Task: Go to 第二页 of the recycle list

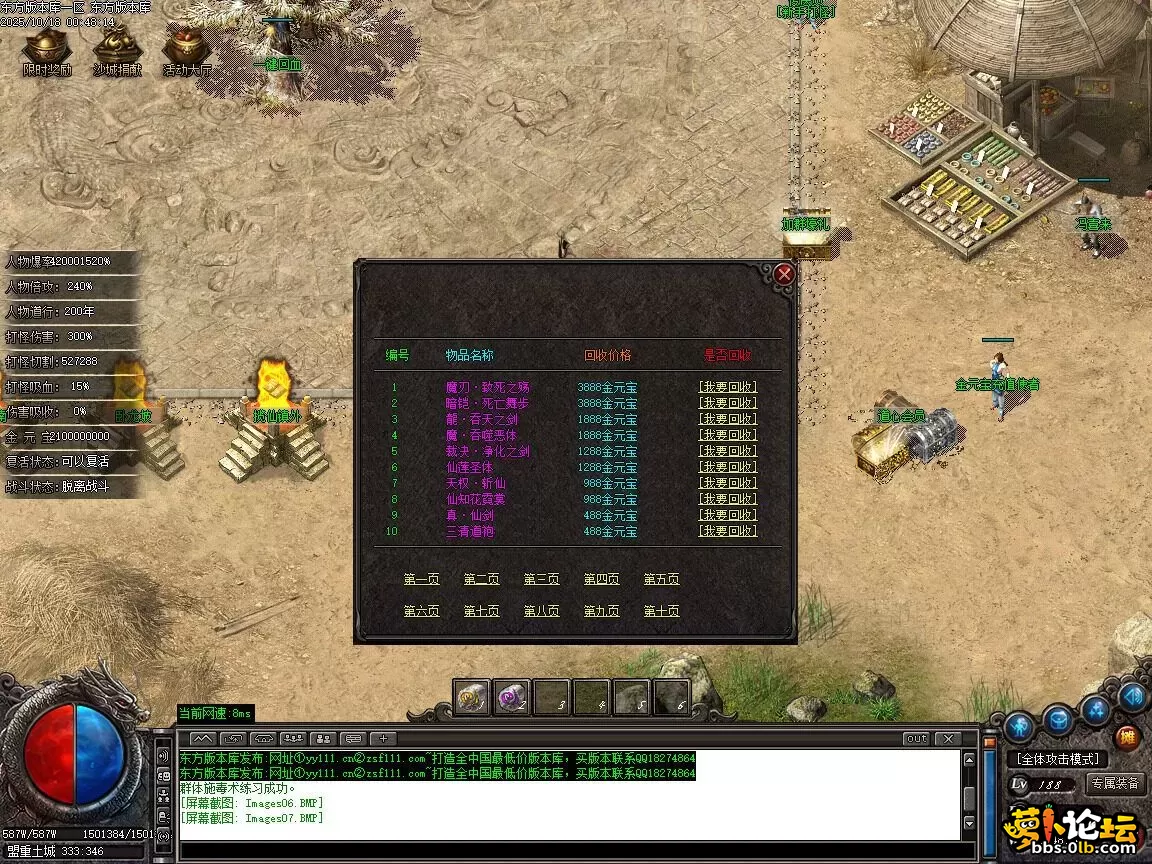Action: 481,579
